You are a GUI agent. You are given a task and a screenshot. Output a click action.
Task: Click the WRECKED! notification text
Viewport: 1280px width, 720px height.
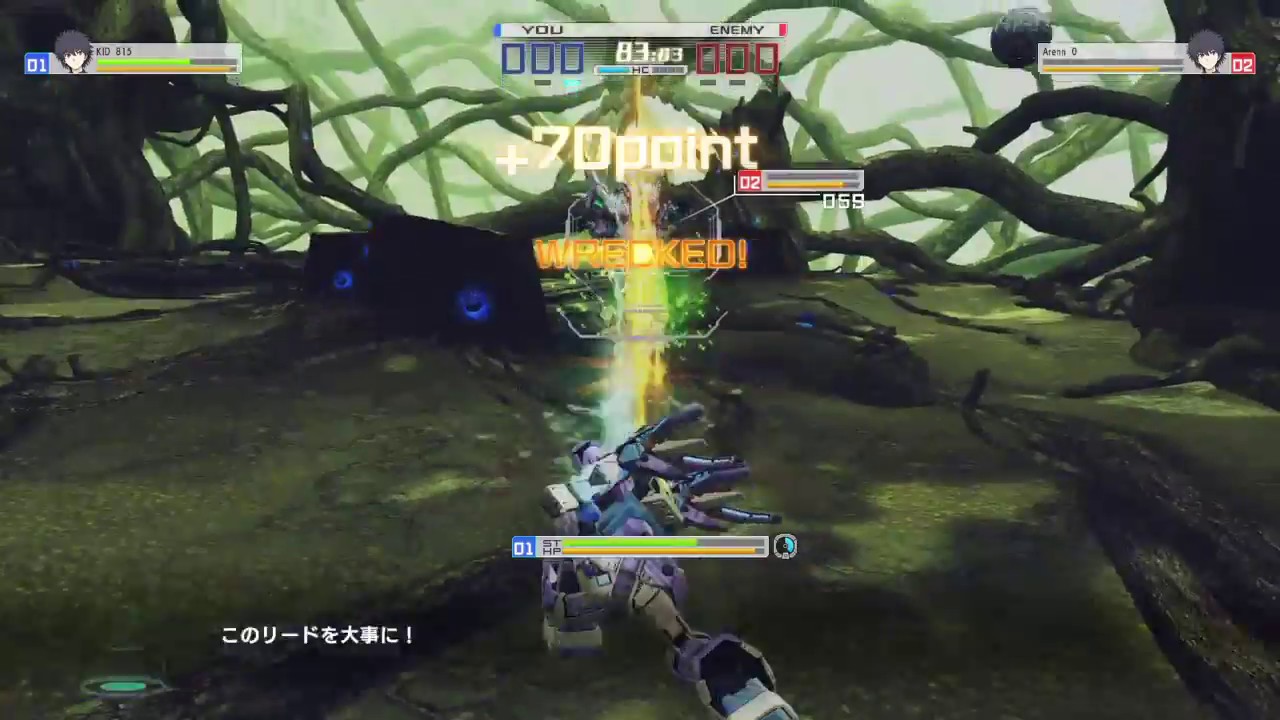pos(641,254)
